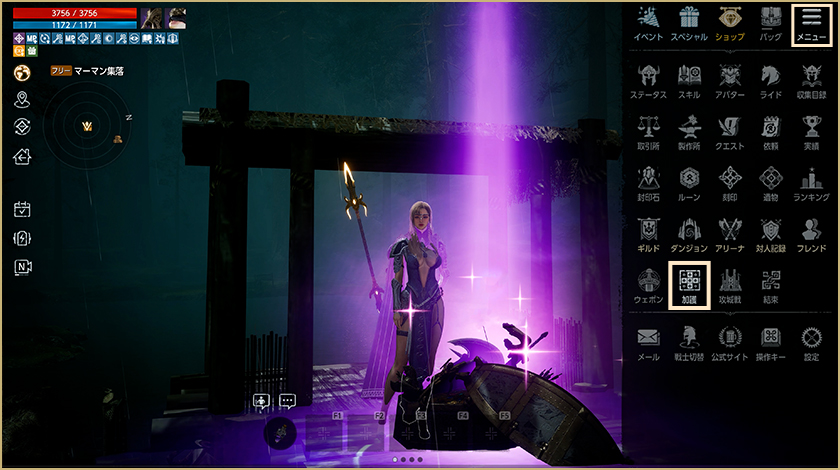Open the メニュー hamburger button
The image size is (840, 470).
point(810,23)
